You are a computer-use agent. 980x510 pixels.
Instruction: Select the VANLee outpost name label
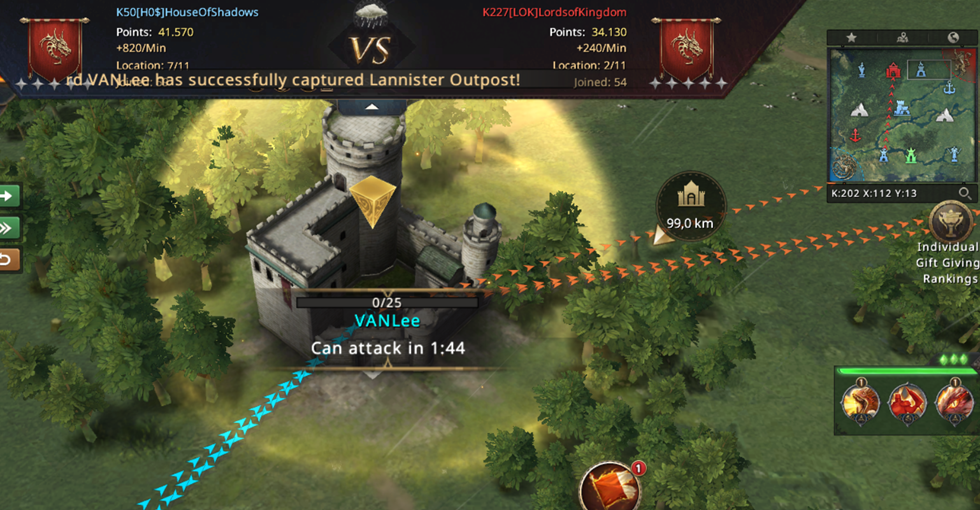click(388, 321)
